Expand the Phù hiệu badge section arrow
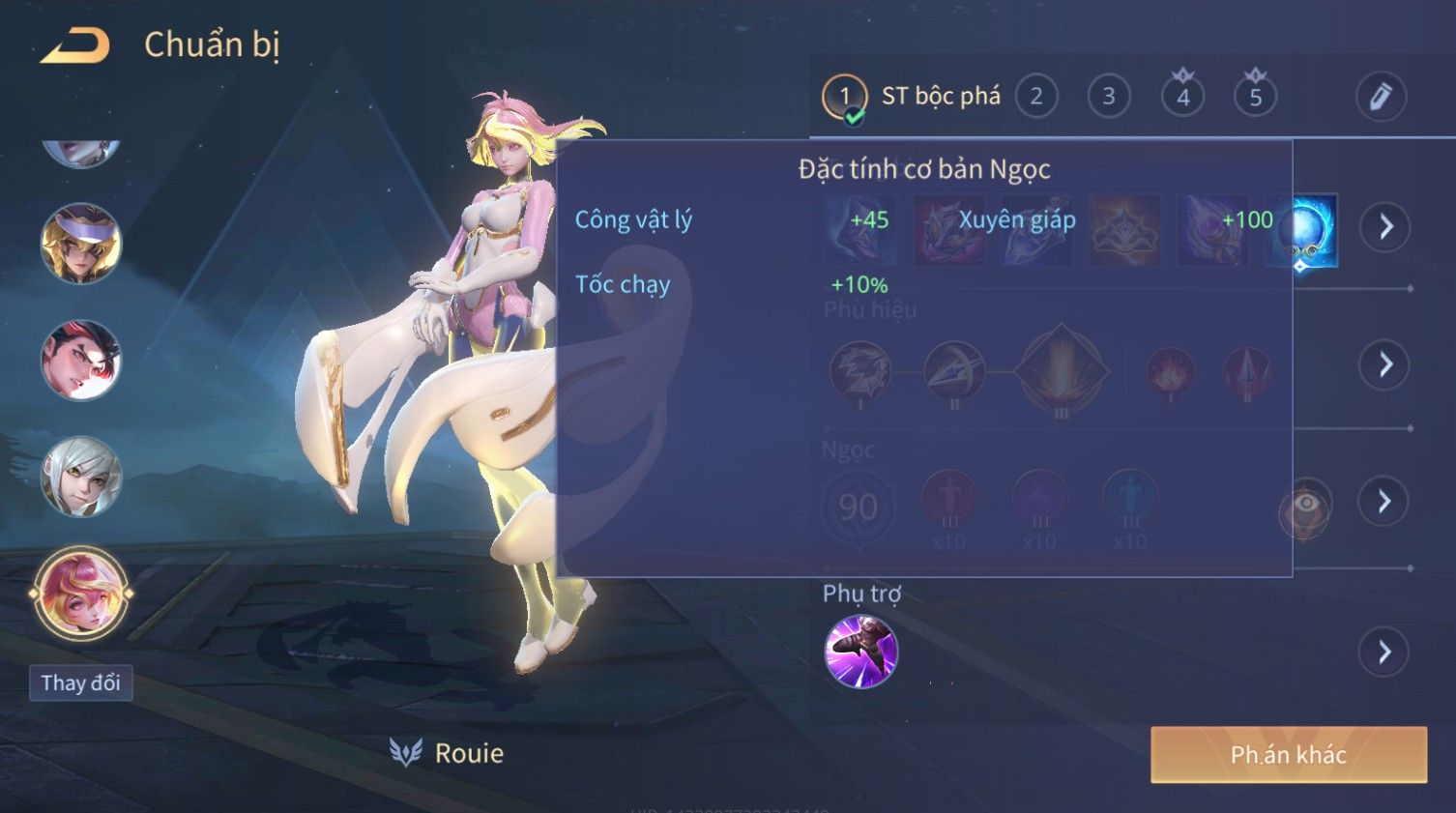The width and height of the screenshot is (1456, 813). pos(1385,364)
